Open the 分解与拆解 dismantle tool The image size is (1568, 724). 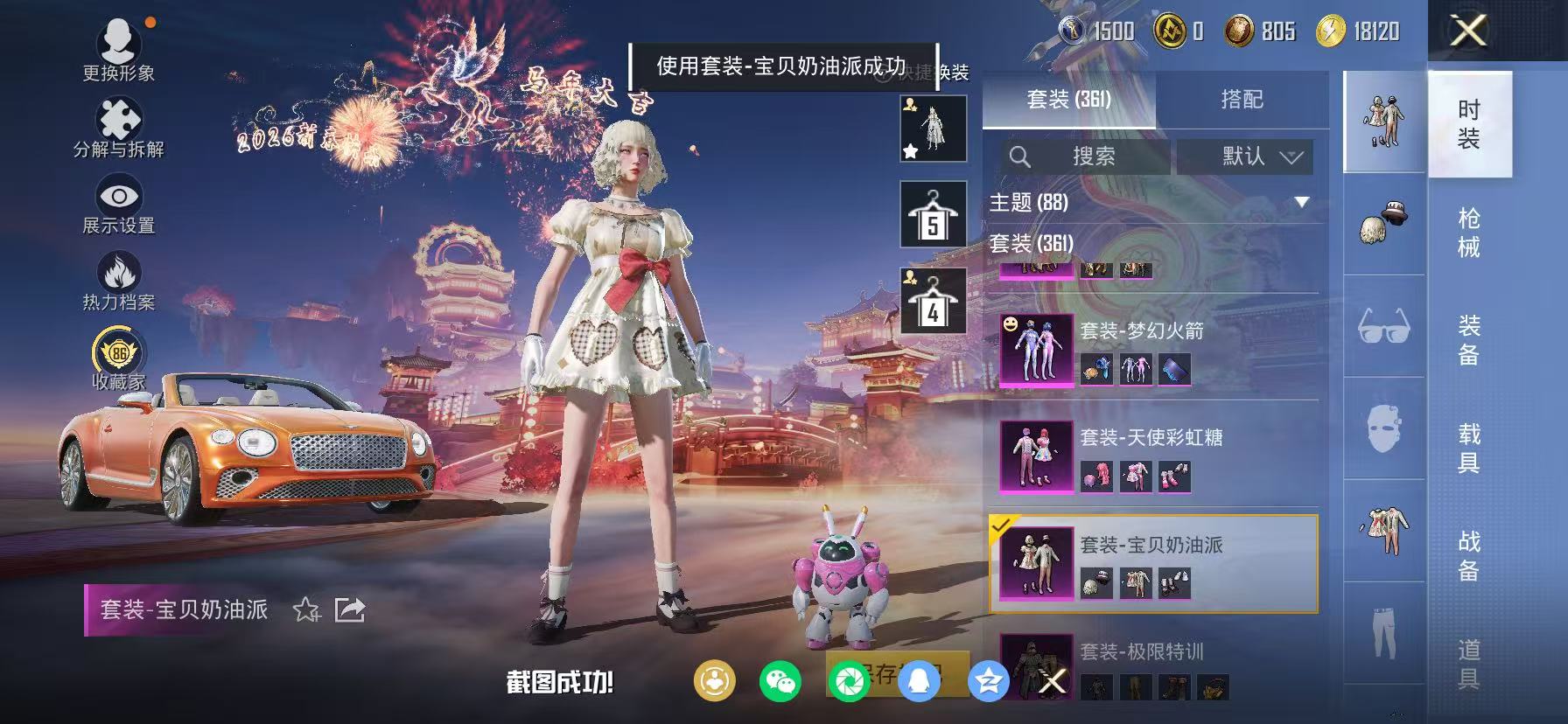coord(118,118)
